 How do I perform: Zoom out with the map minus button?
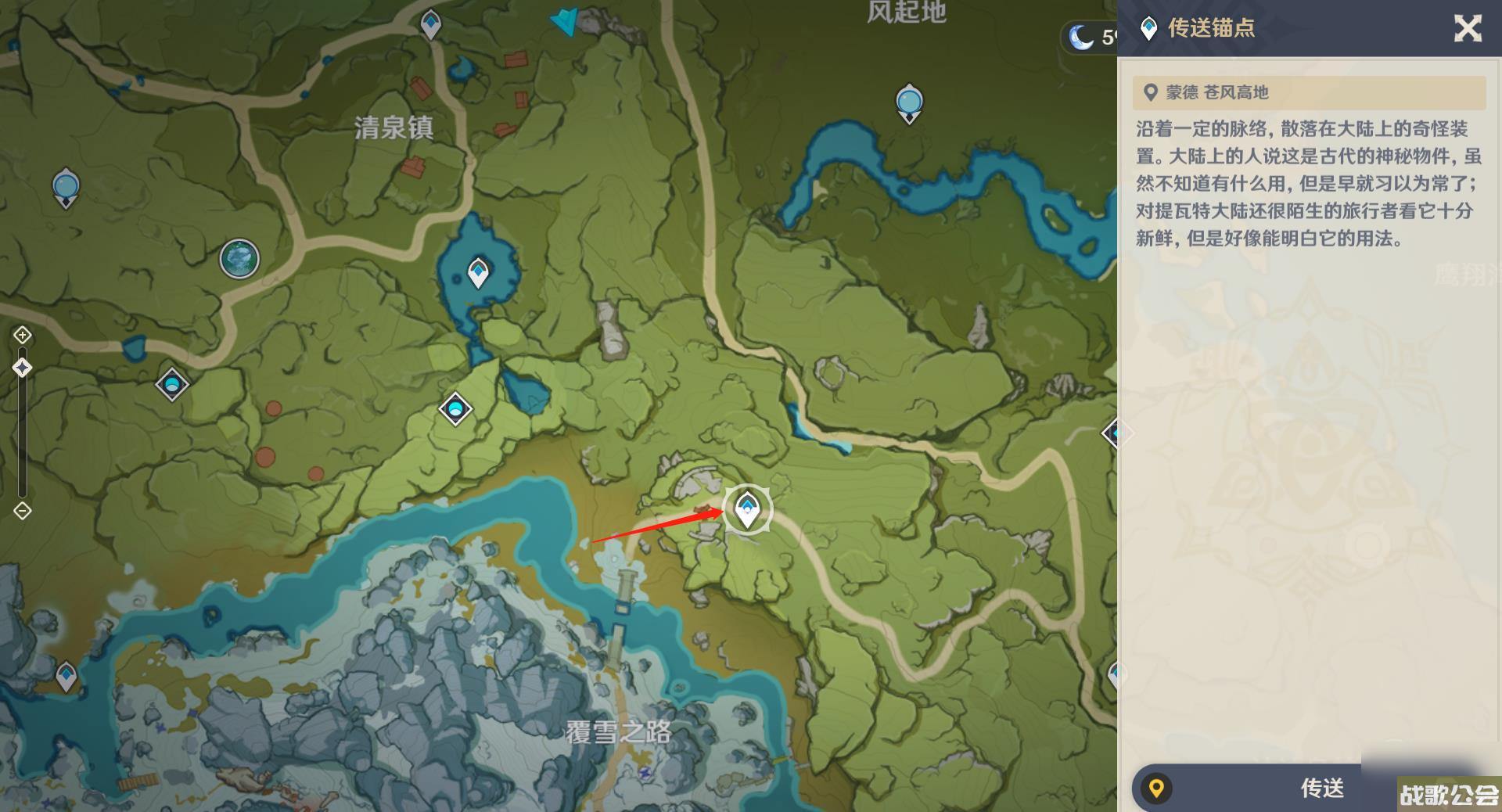click(22, 511)
